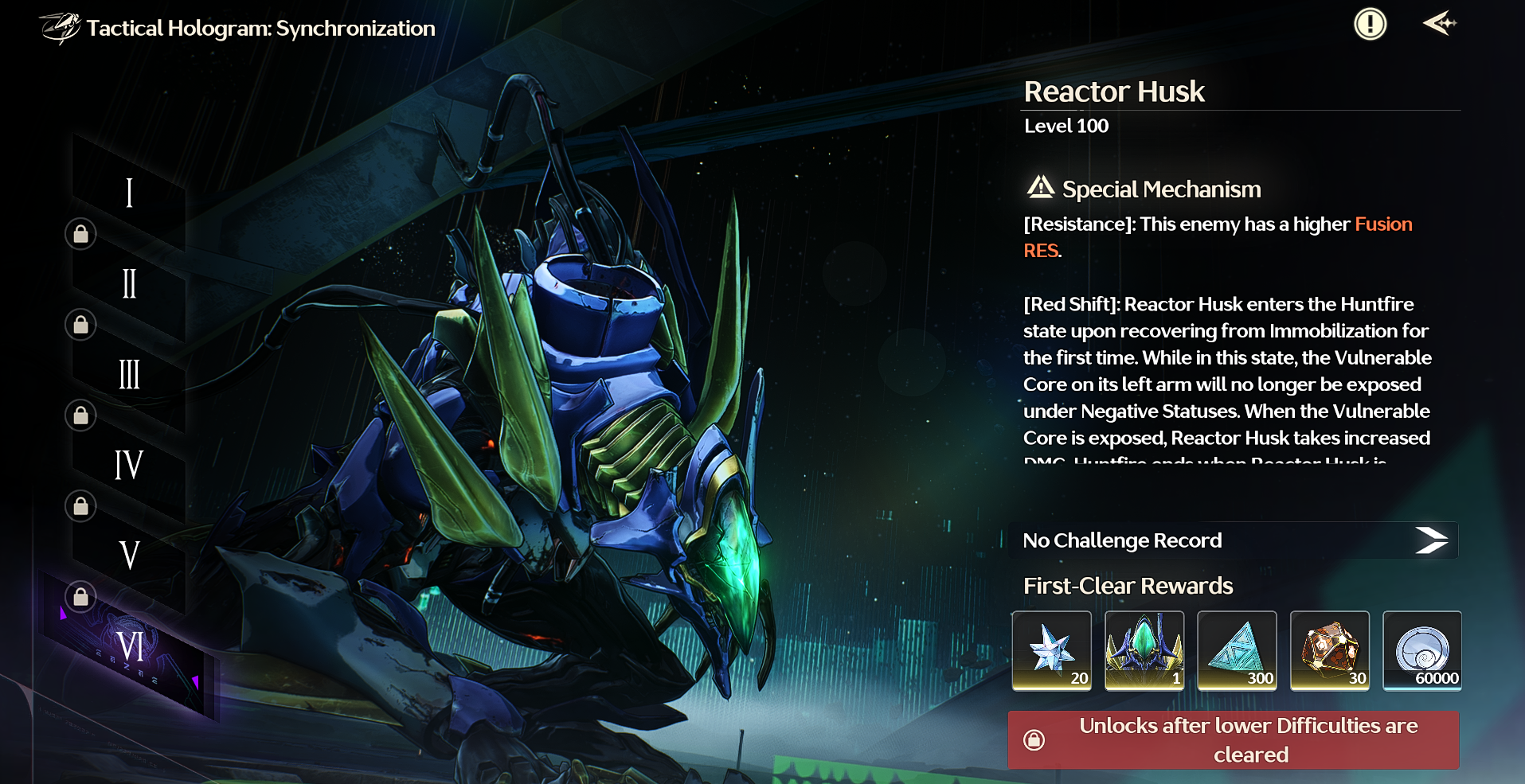View the star crystal reward worth 20
This screenshot has width=1525, height=784.
click(x=1051, y=650)
